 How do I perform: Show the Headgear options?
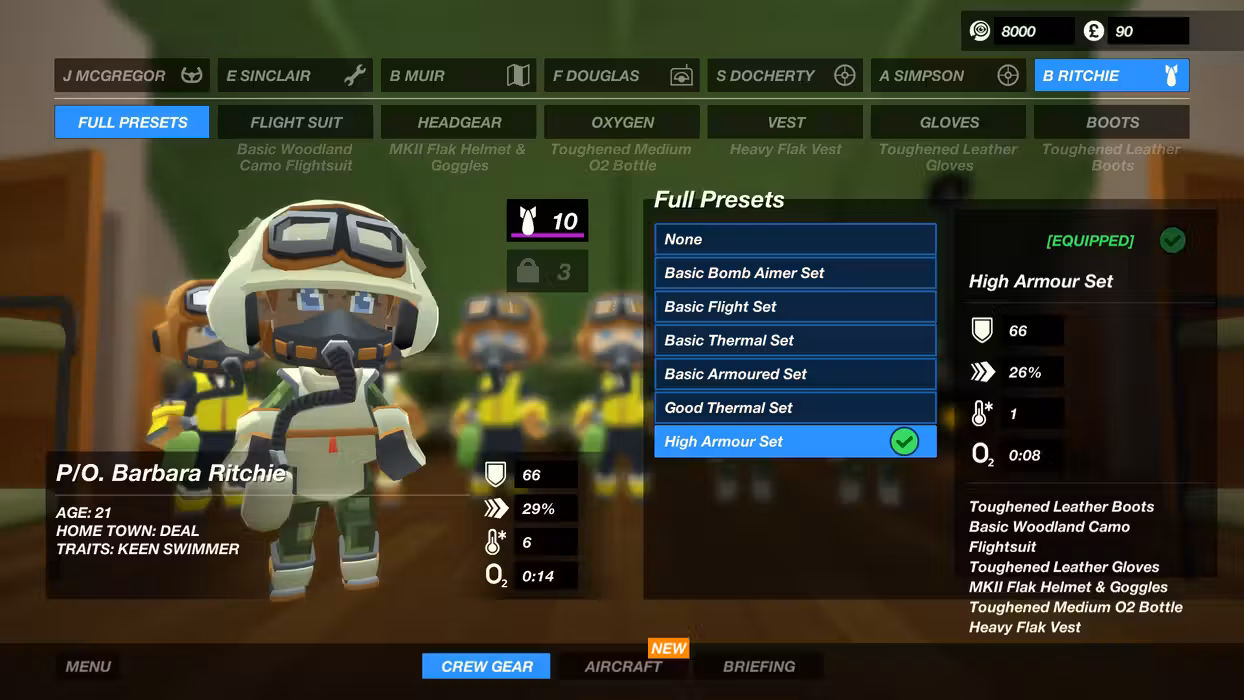(x=459, y=122)
